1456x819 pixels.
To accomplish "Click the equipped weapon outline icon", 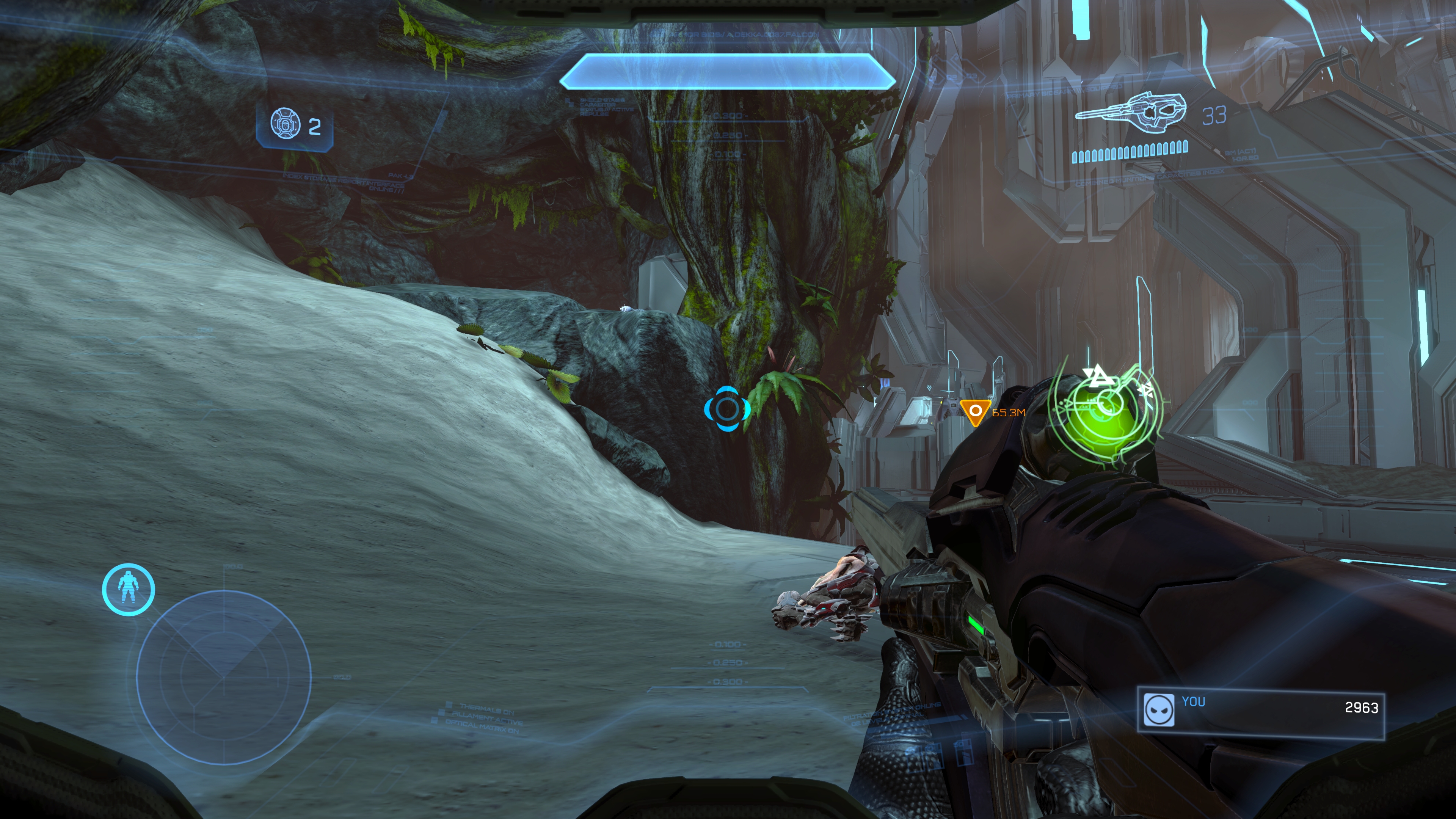I will 1131,114.
